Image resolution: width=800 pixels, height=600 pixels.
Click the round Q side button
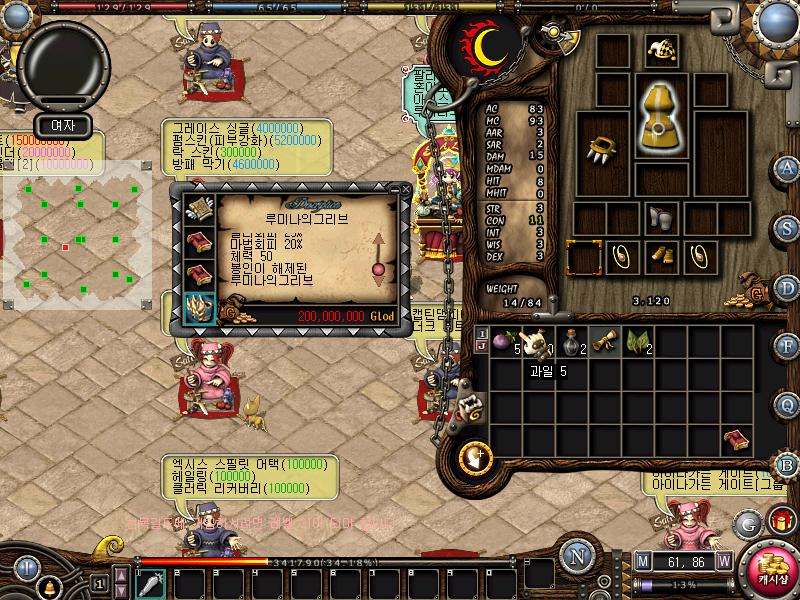pos(787,404)
